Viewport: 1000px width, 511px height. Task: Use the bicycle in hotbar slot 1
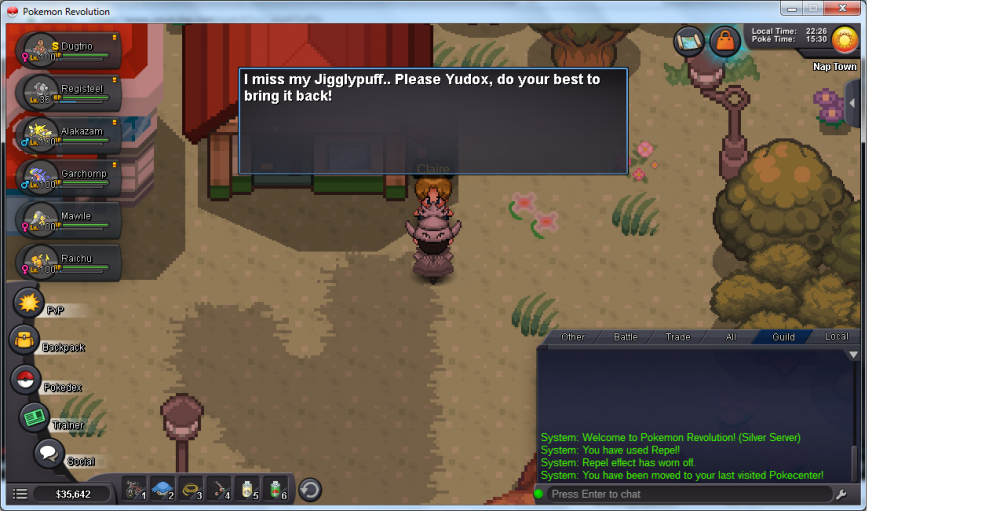133,491
